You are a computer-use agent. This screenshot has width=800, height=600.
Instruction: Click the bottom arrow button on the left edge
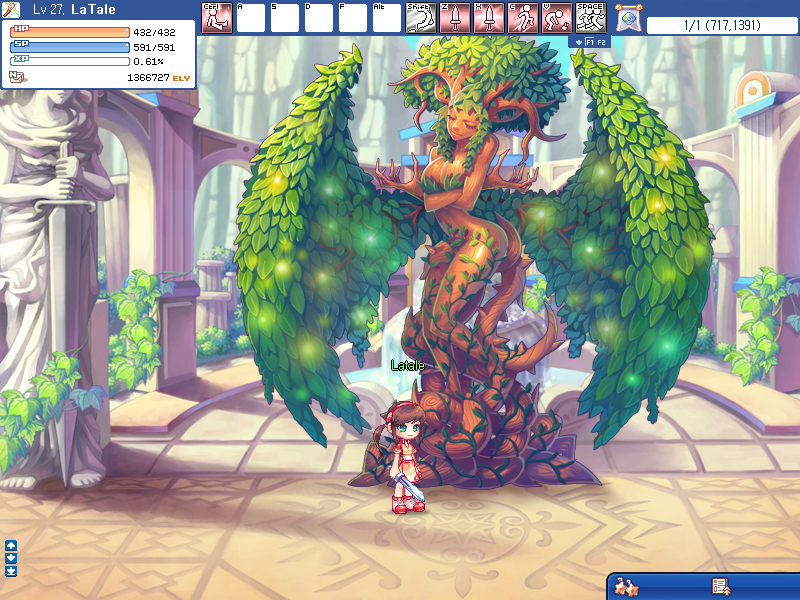(x=11, y=571)
